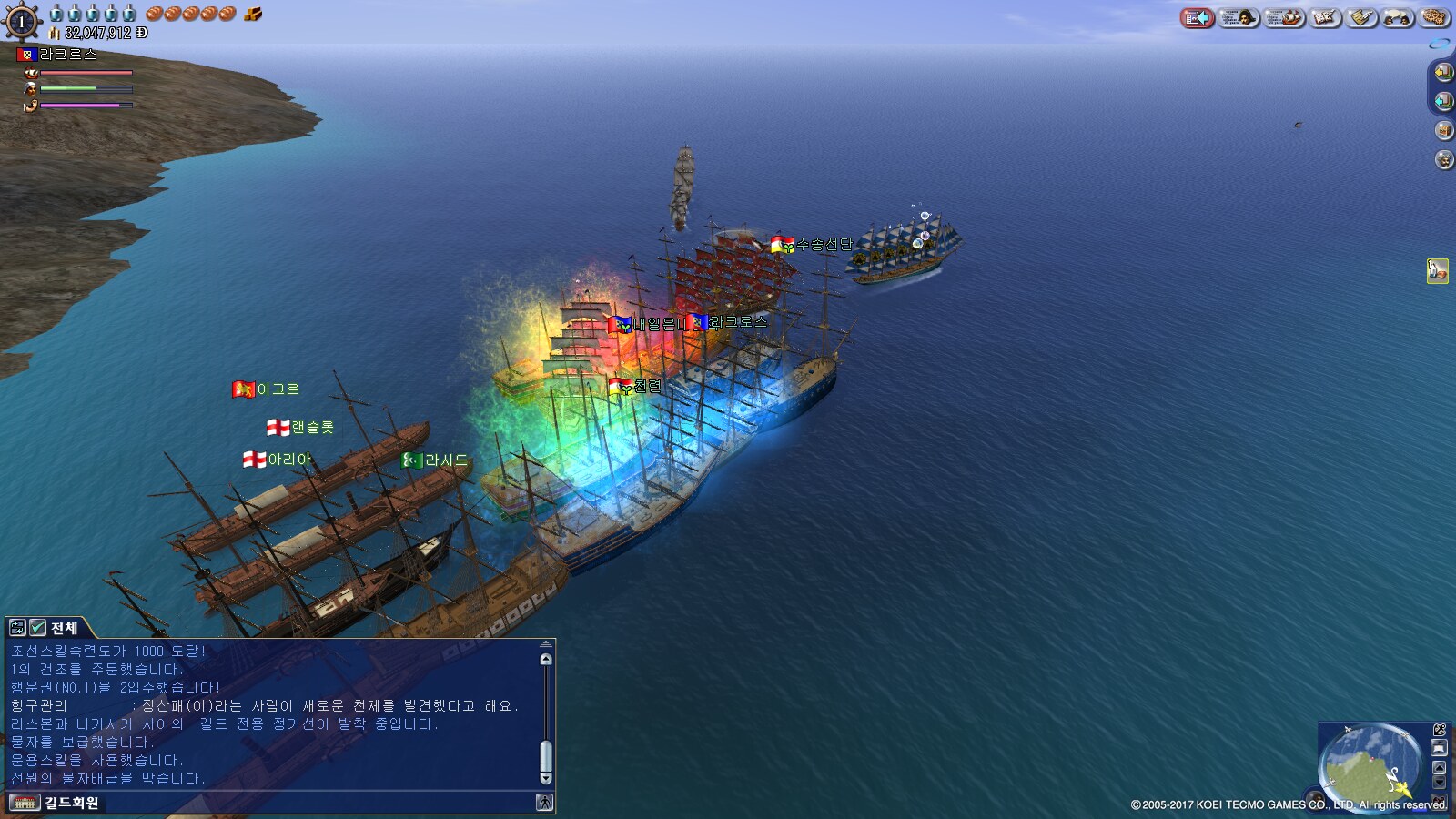Open the map book menu

[1324, 17]
